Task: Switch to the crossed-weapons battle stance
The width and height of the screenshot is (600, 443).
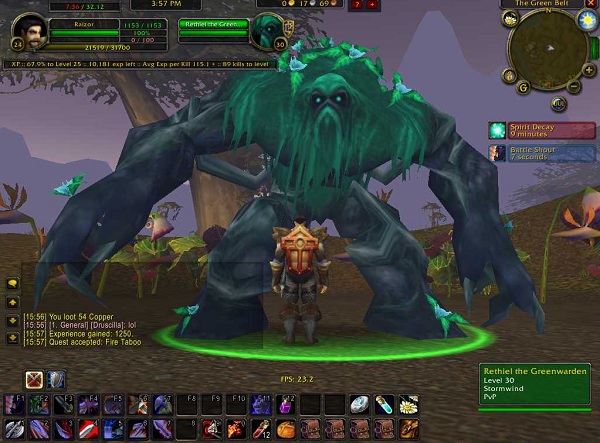Action: (34, 380)
